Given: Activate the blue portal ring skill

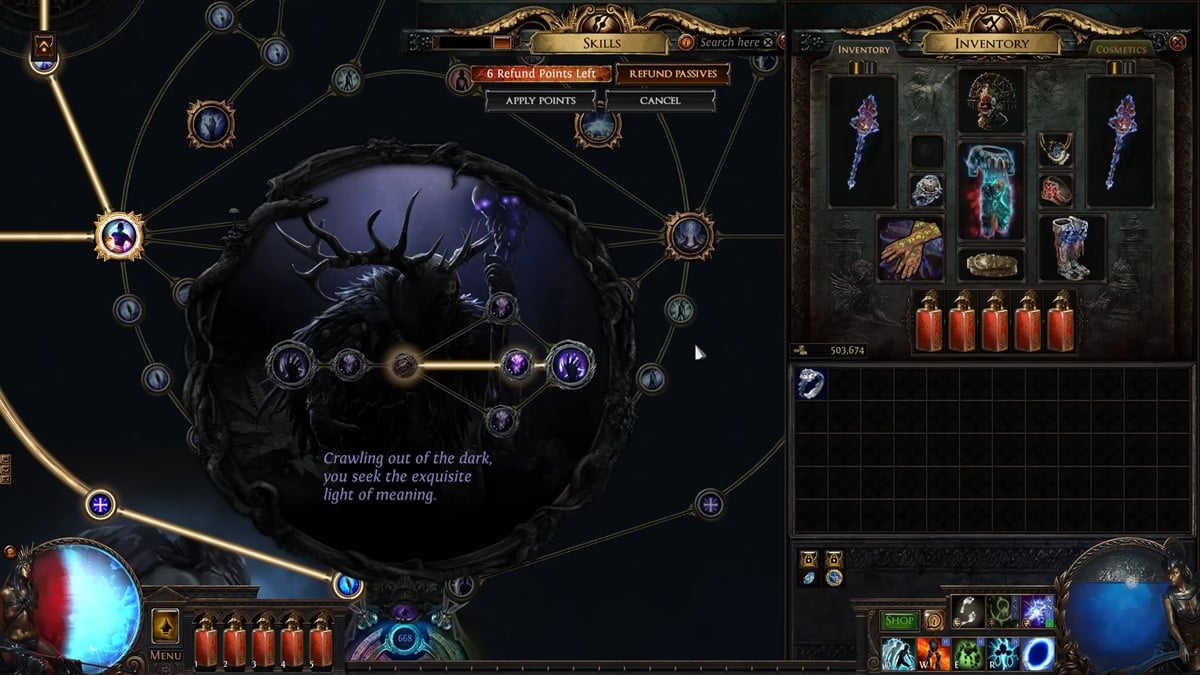Looking at the screenshot, I should (x=1037, y=654).
